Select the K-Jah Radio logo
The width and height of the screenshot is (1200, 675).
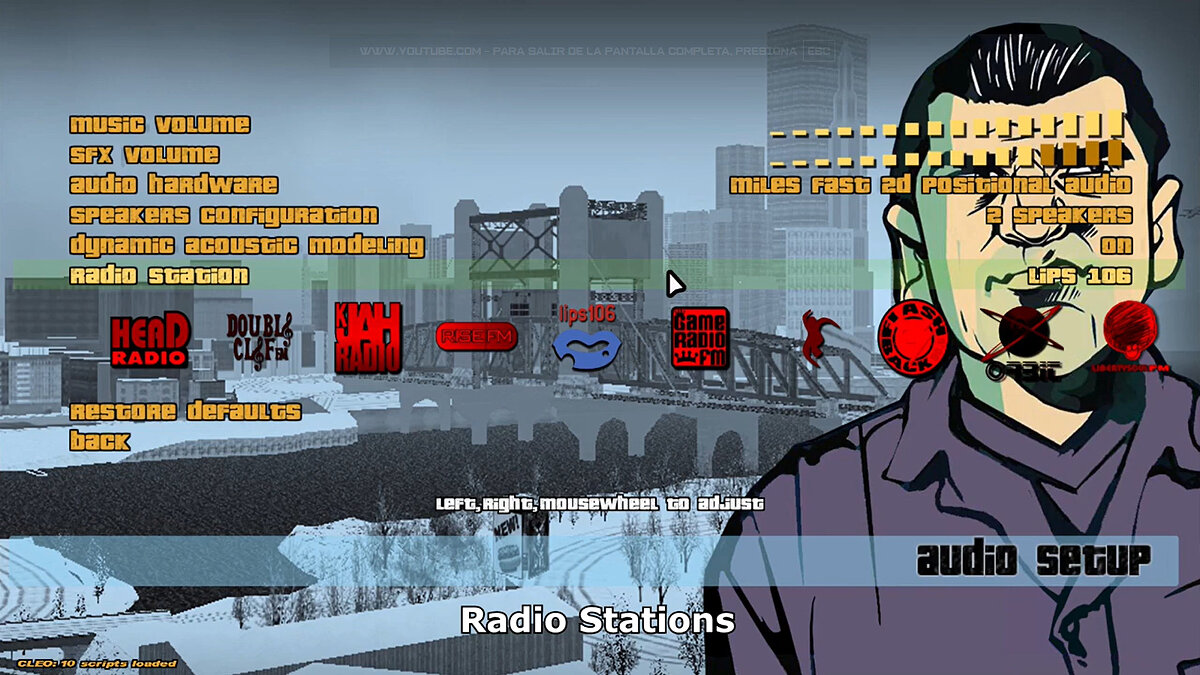click(368, 338)
